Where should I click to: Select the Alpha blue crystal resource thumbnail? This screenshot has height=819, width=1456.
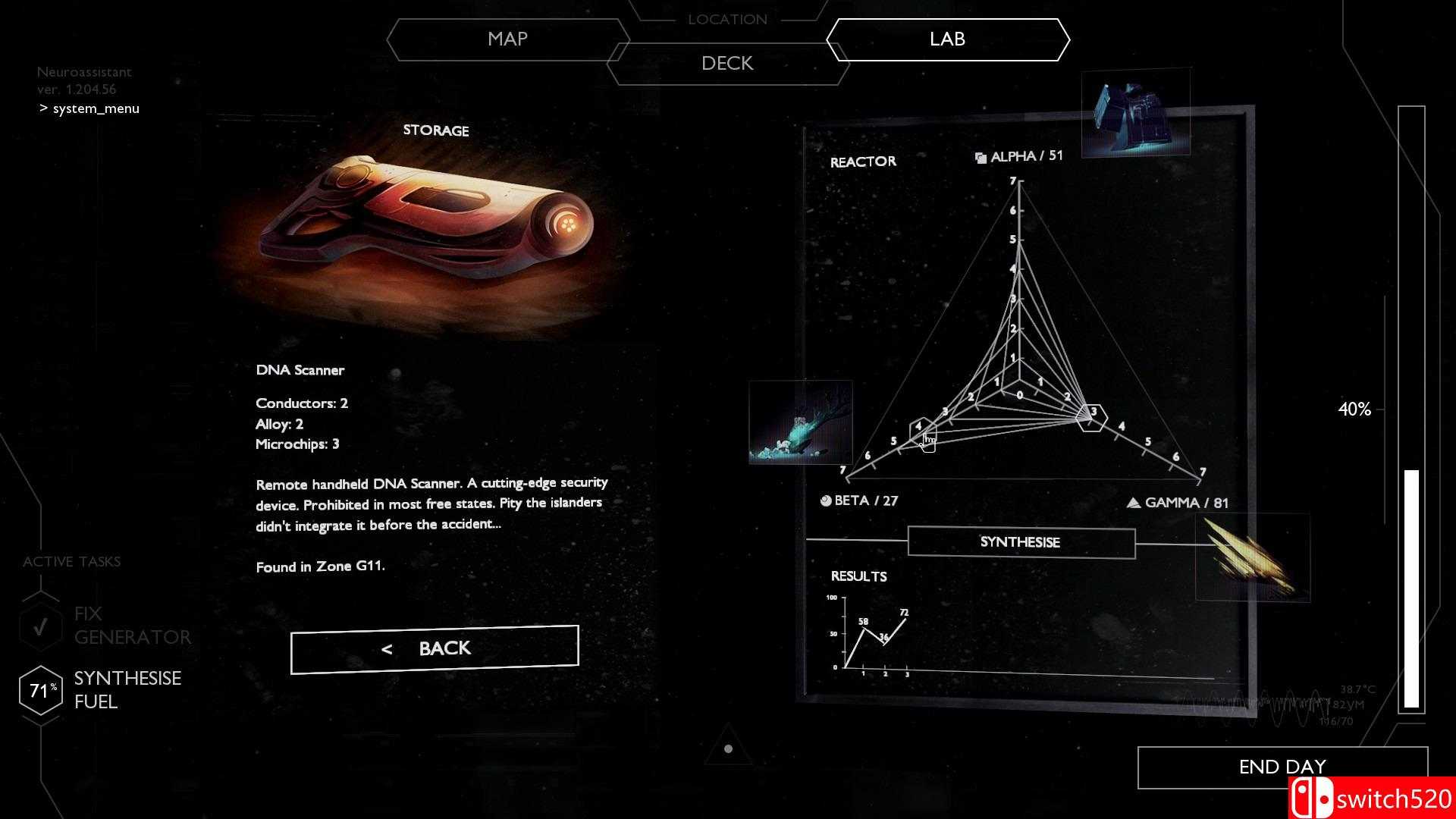(1135, 113)
